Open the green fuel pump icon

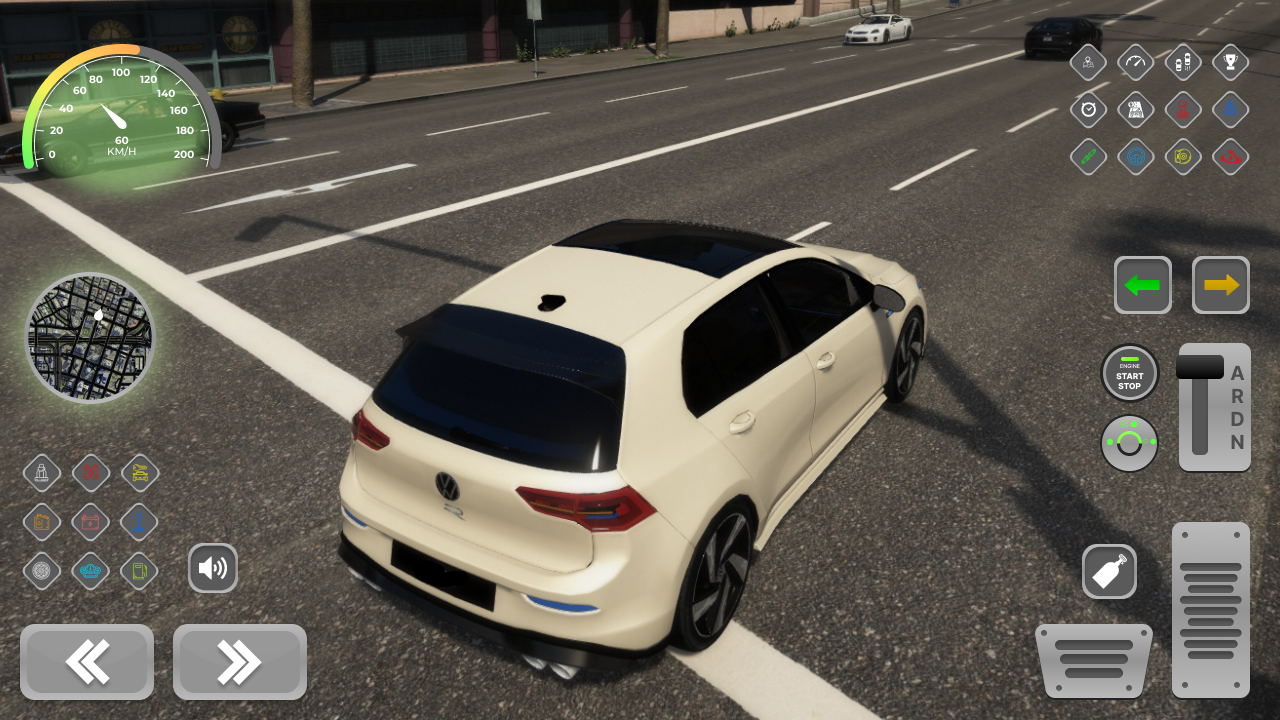[x=139, y=570]
